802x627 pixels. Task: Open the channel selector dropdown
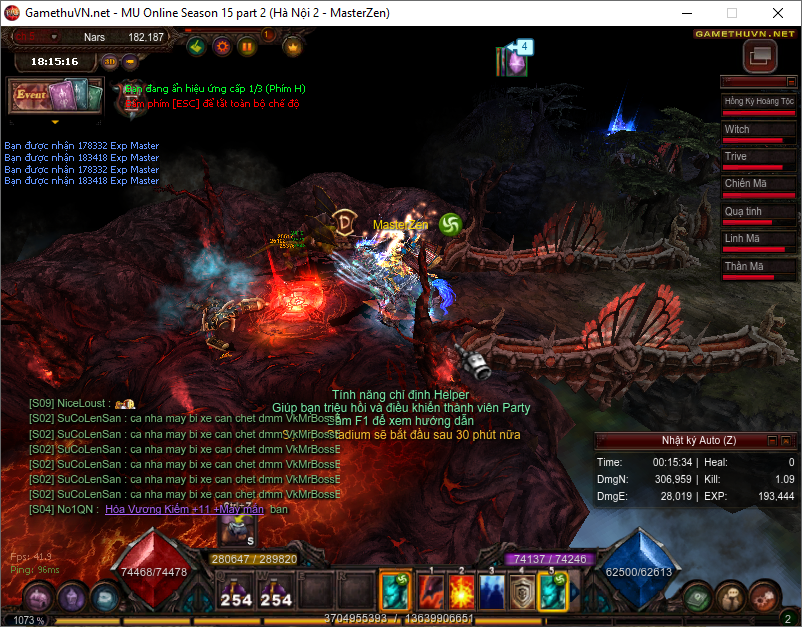(x=55, y=37)
